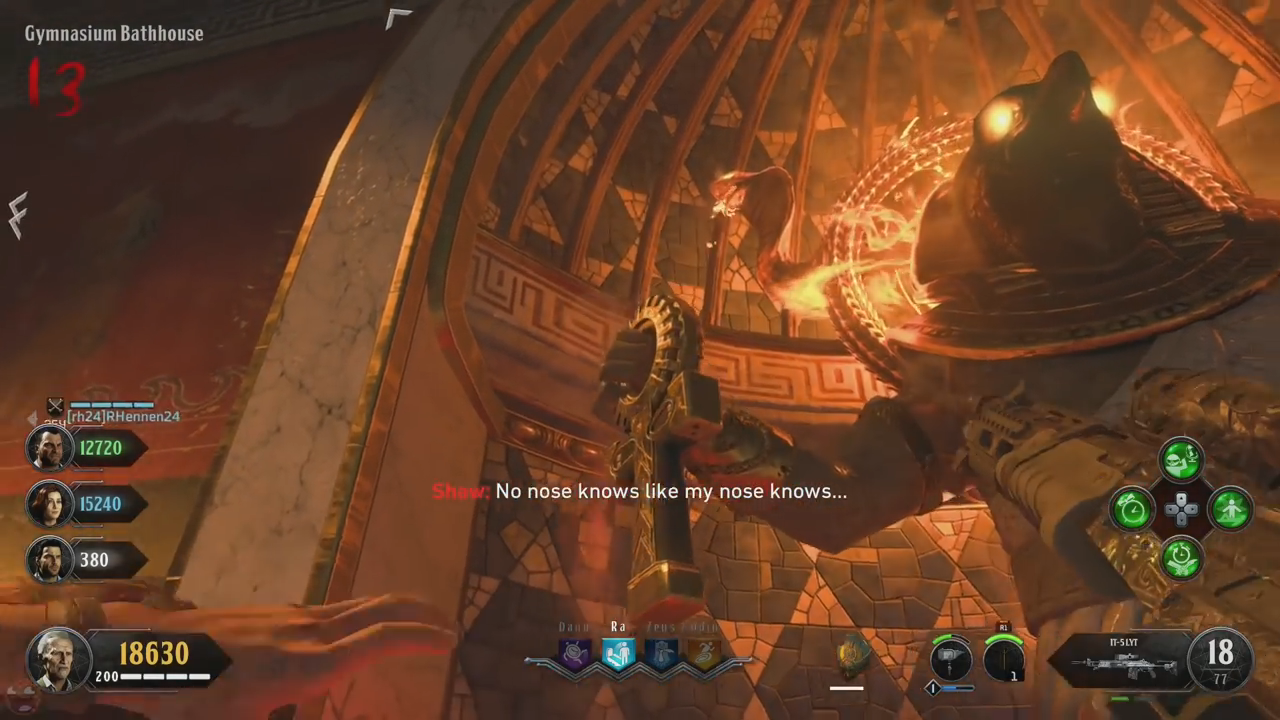
Task: Click the hammer special weapon icon
Action: click(x=950, y=660)
